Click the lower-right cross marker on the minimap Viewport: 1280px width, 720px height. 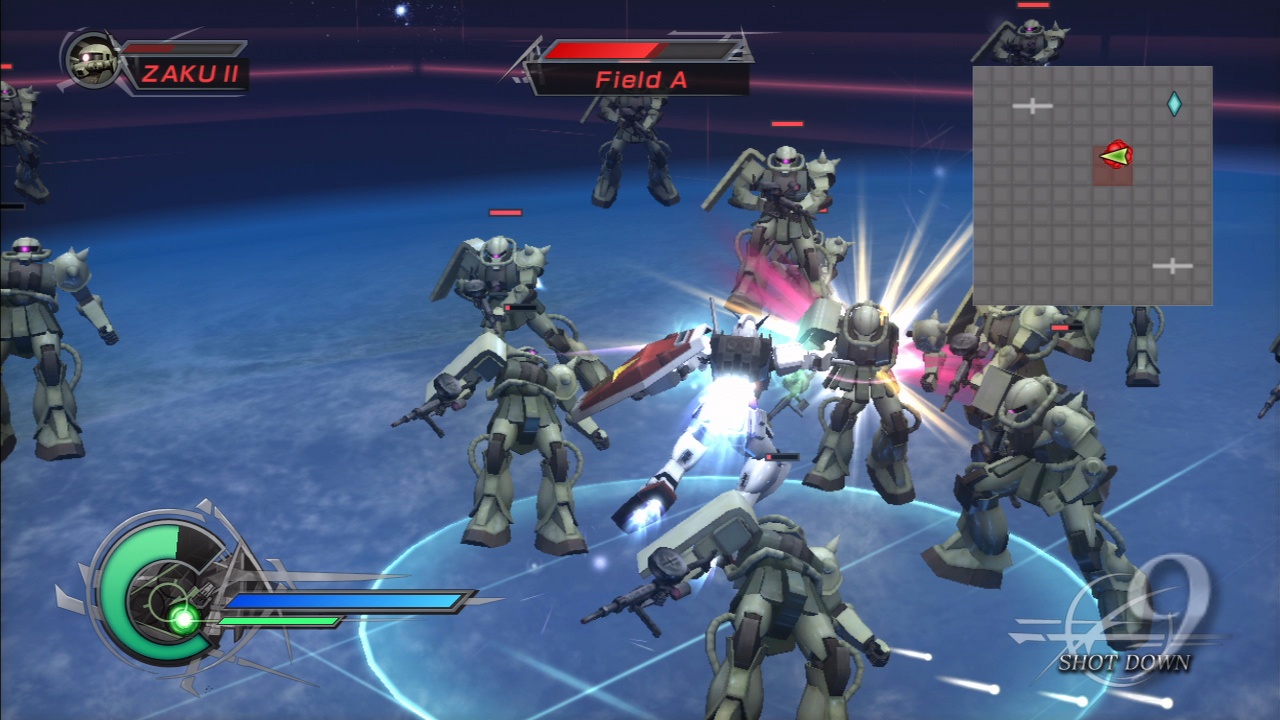[1172, 265]
